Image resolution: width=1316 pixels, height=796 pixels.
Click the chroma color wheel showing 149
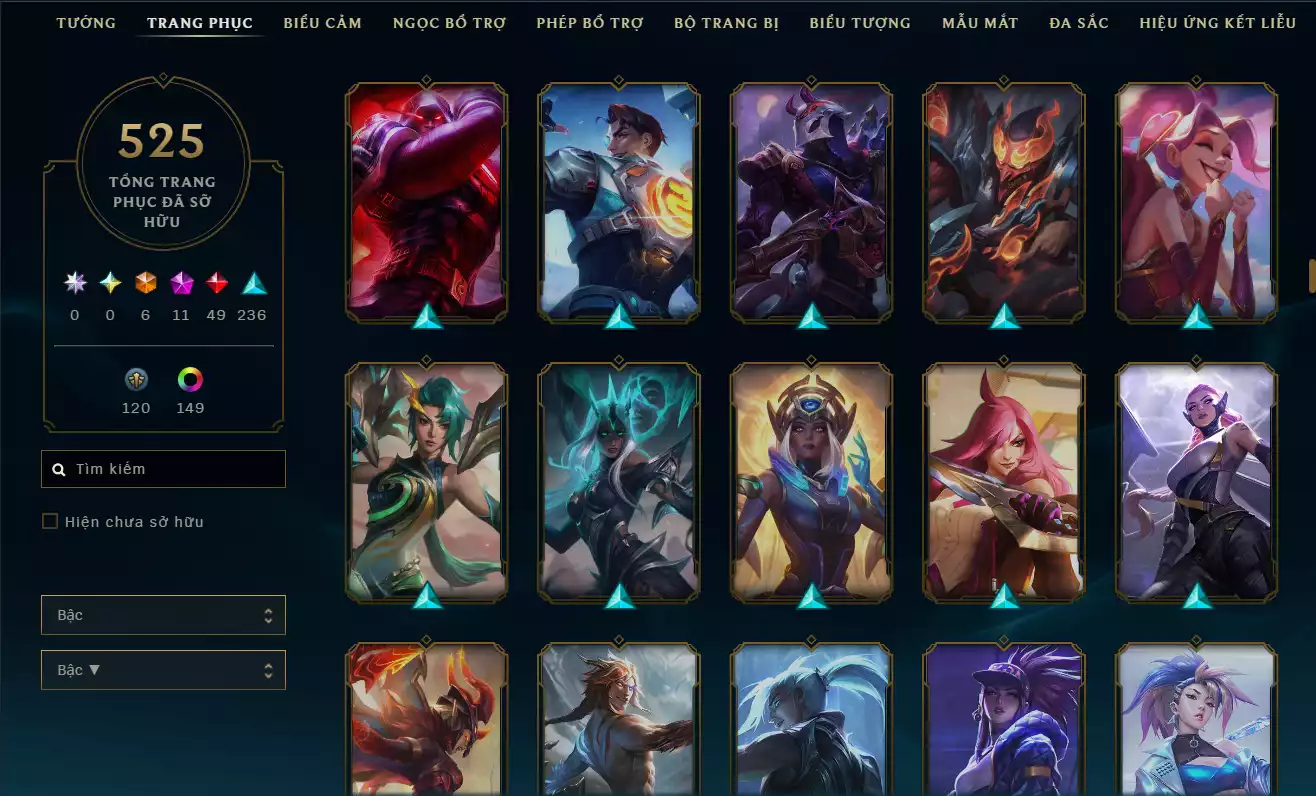point(190,378)
